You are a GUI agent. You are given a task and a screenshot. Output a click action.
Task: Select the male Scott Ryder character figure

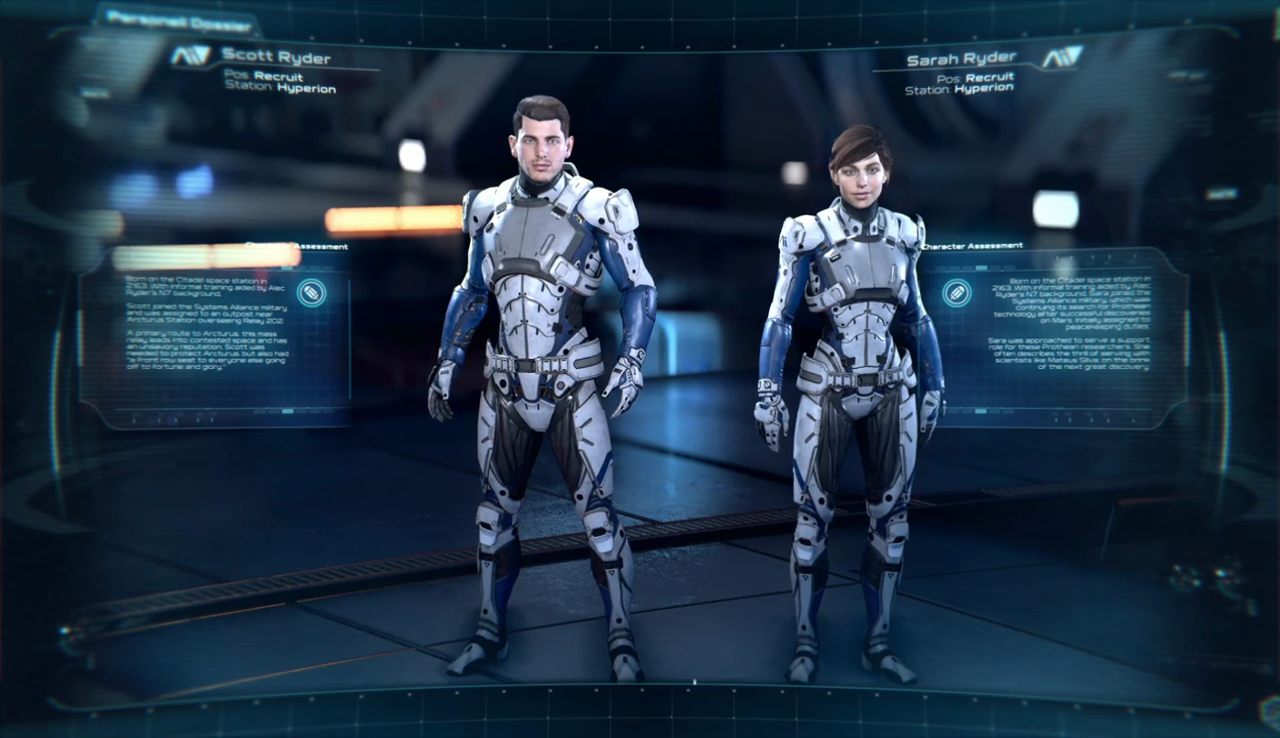click(x=542, y=380)
